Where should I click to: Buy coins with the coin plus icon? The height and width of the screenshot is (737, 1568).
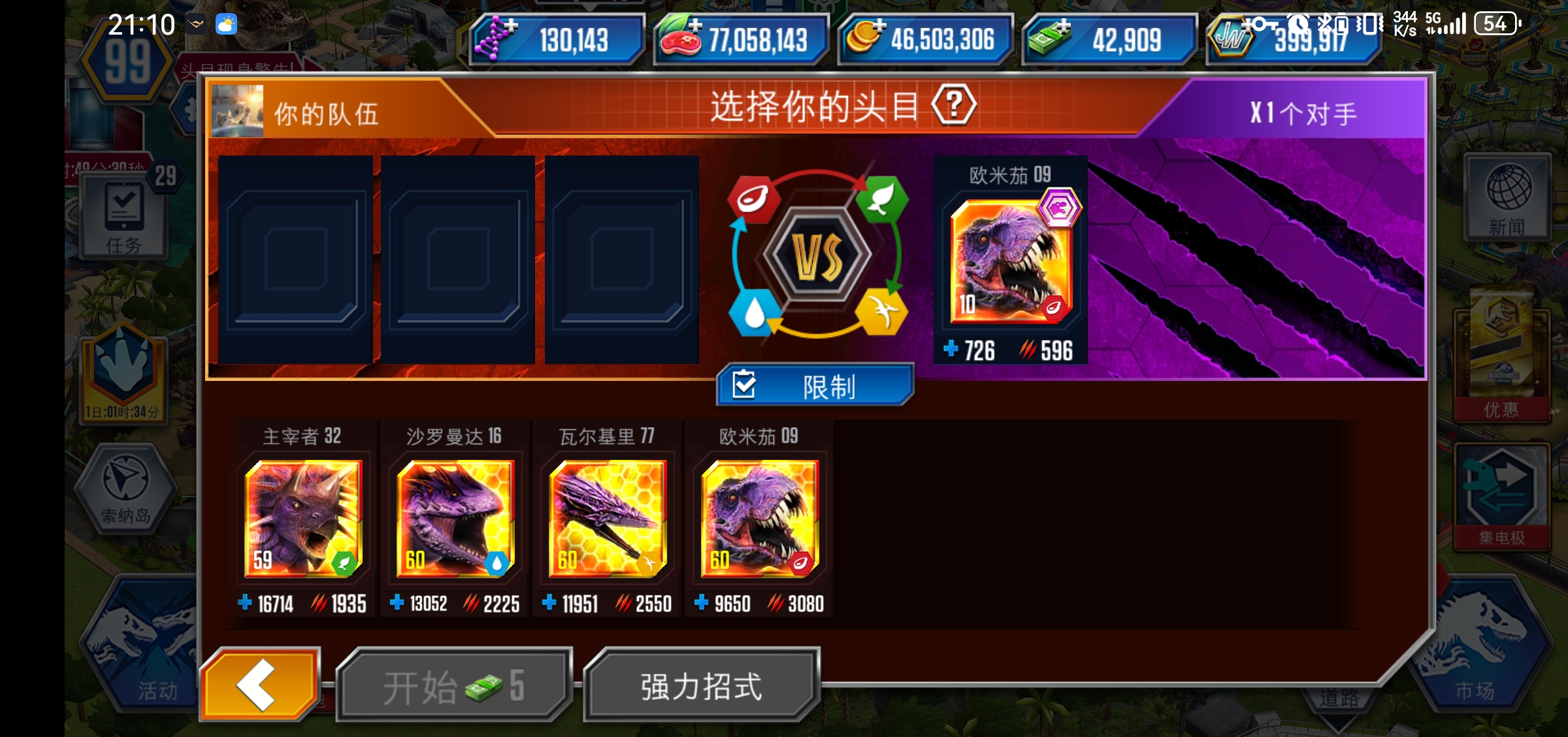(881, 27)
